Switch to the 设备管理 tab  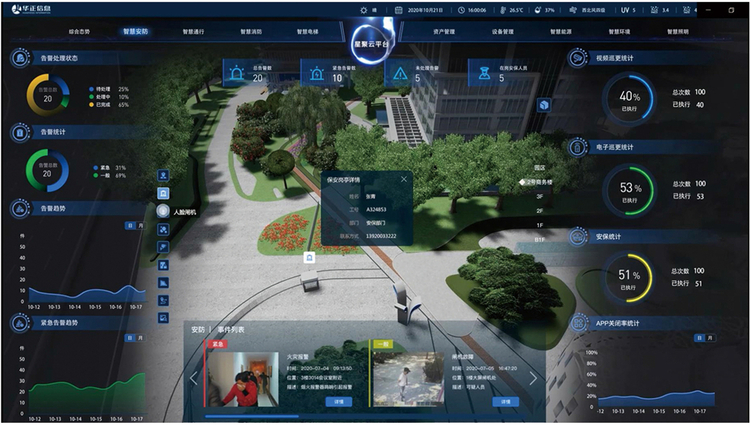point(503,31)
